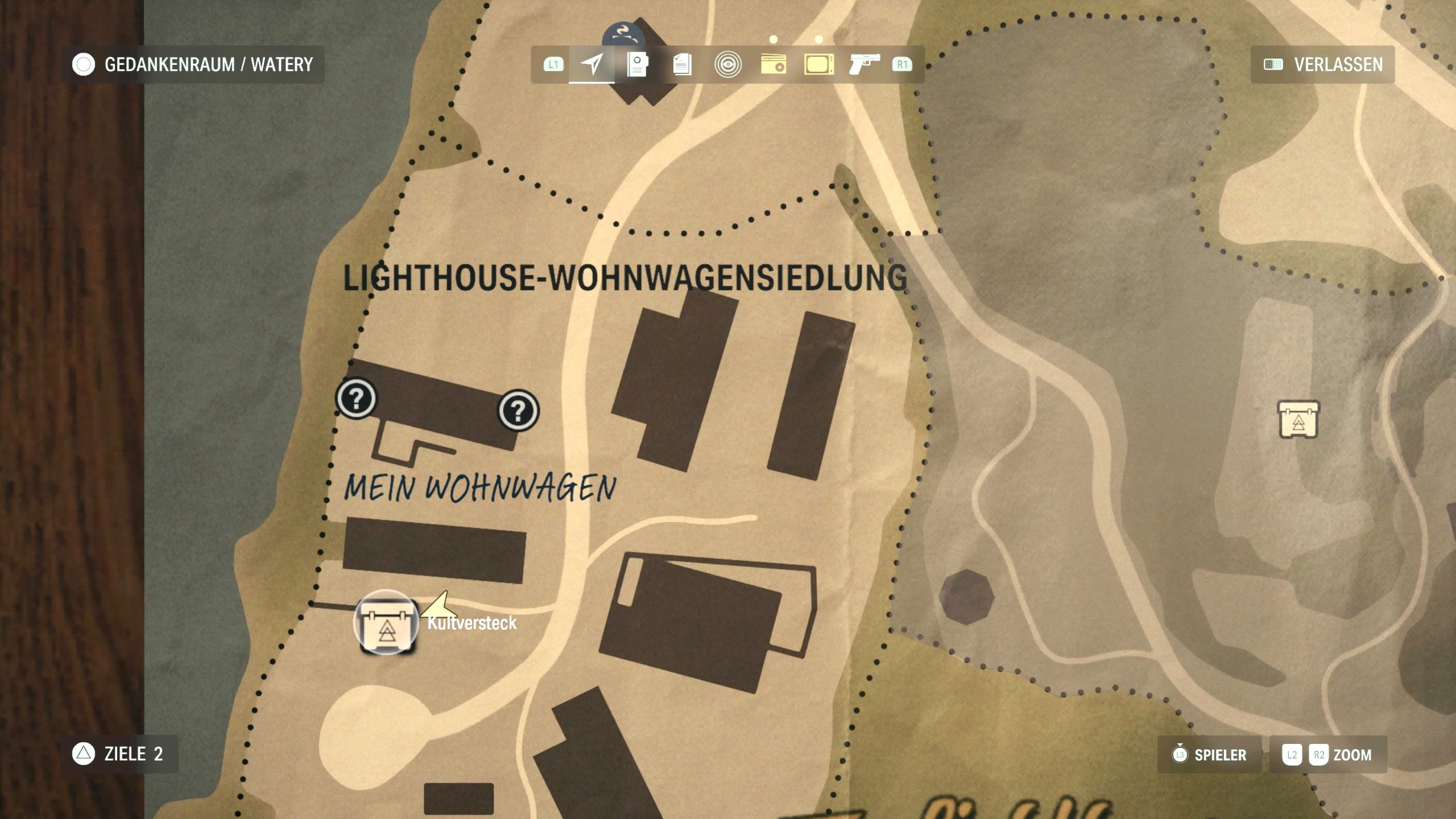Image resolution: width=1456 pixels, height=819 pixels.
Task: Click the unlabeled cult stash chest marker
Action: [1298, 420]
